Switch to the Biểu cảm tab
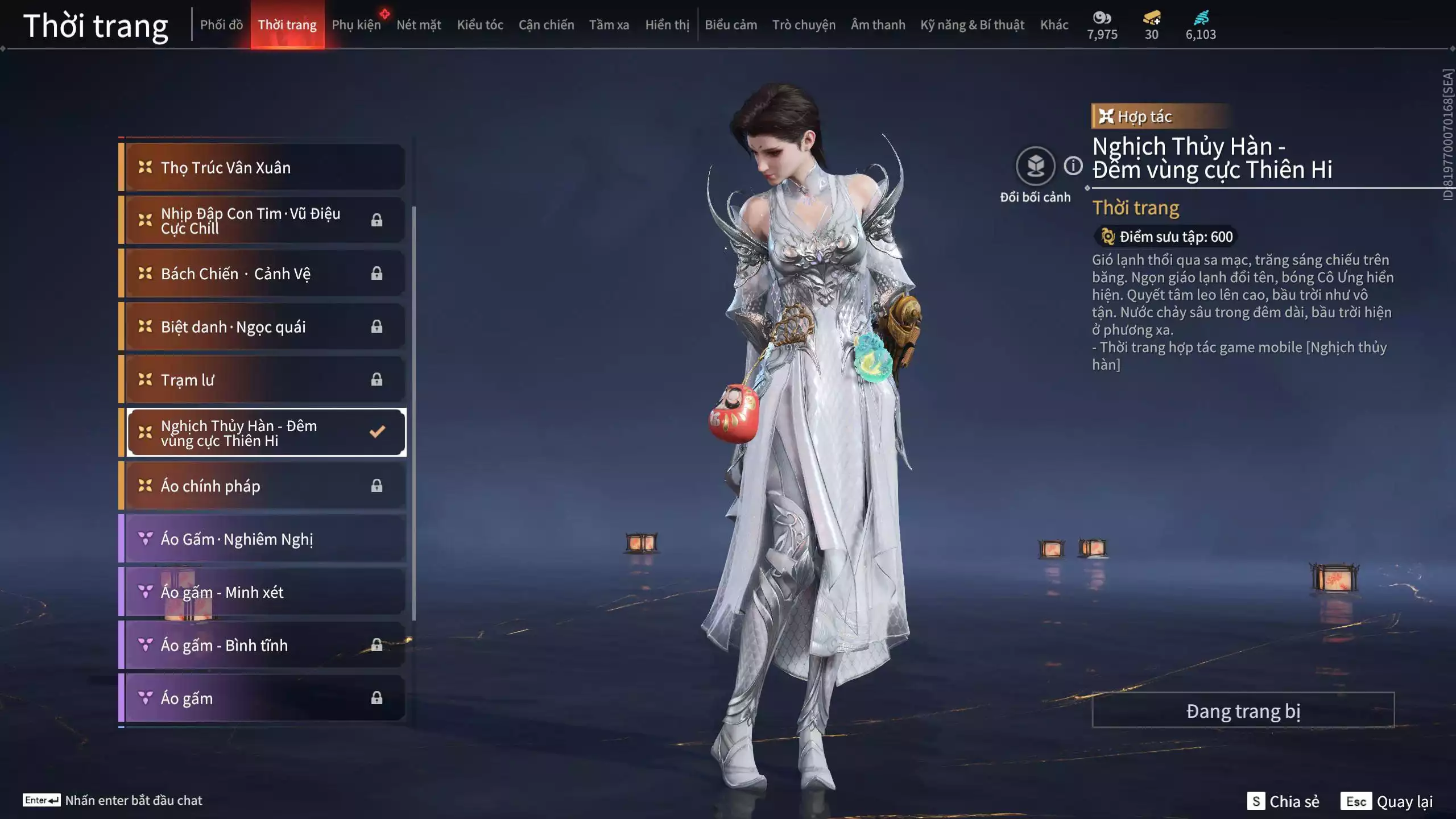The width and height of the screenshot is (1456, 819). pos(731,25)
